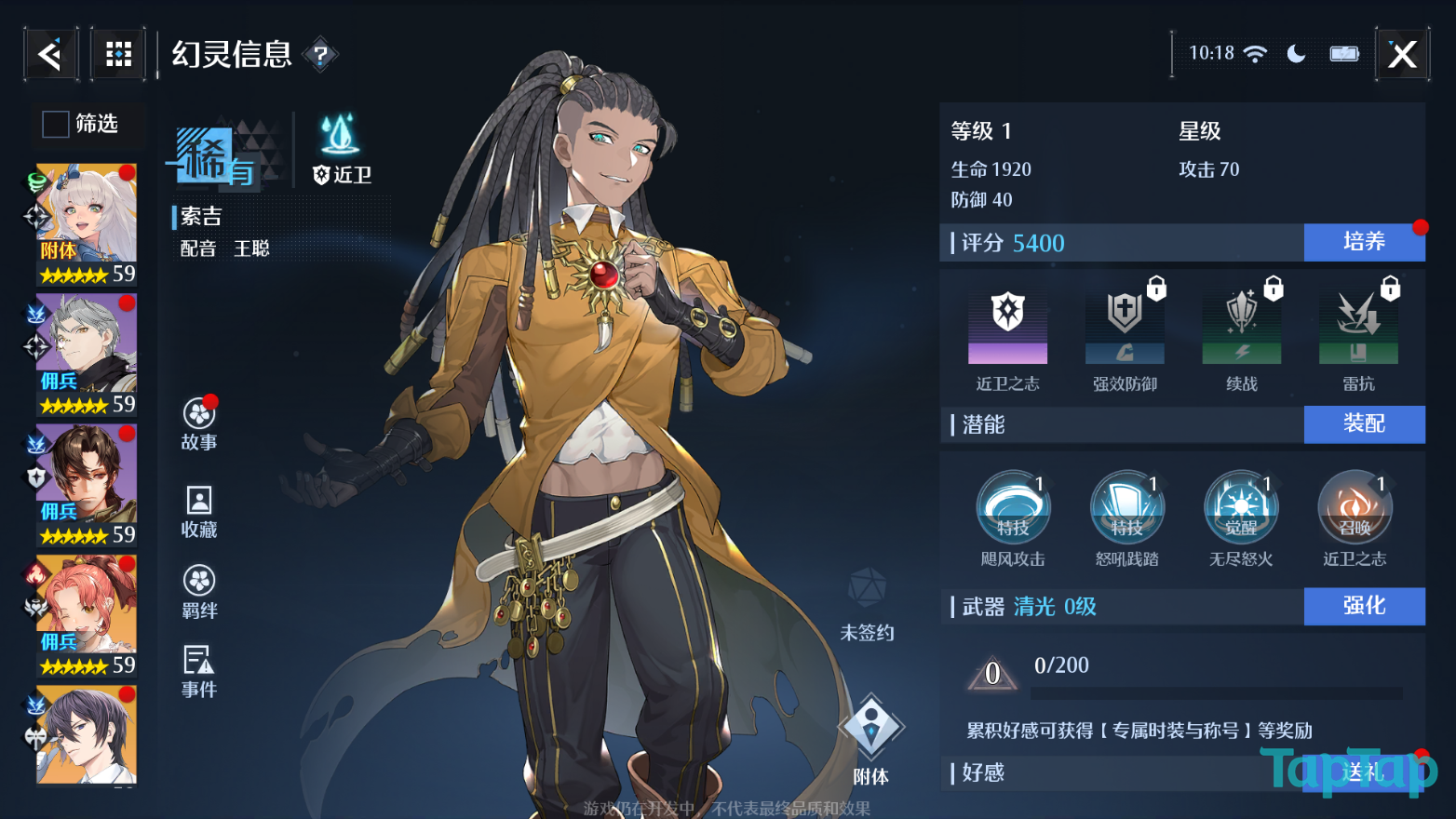The height and width of the screenshot is (819, 1456).
Task: Toggle the 筛选 filter checkbox
Action: (56, 124)
